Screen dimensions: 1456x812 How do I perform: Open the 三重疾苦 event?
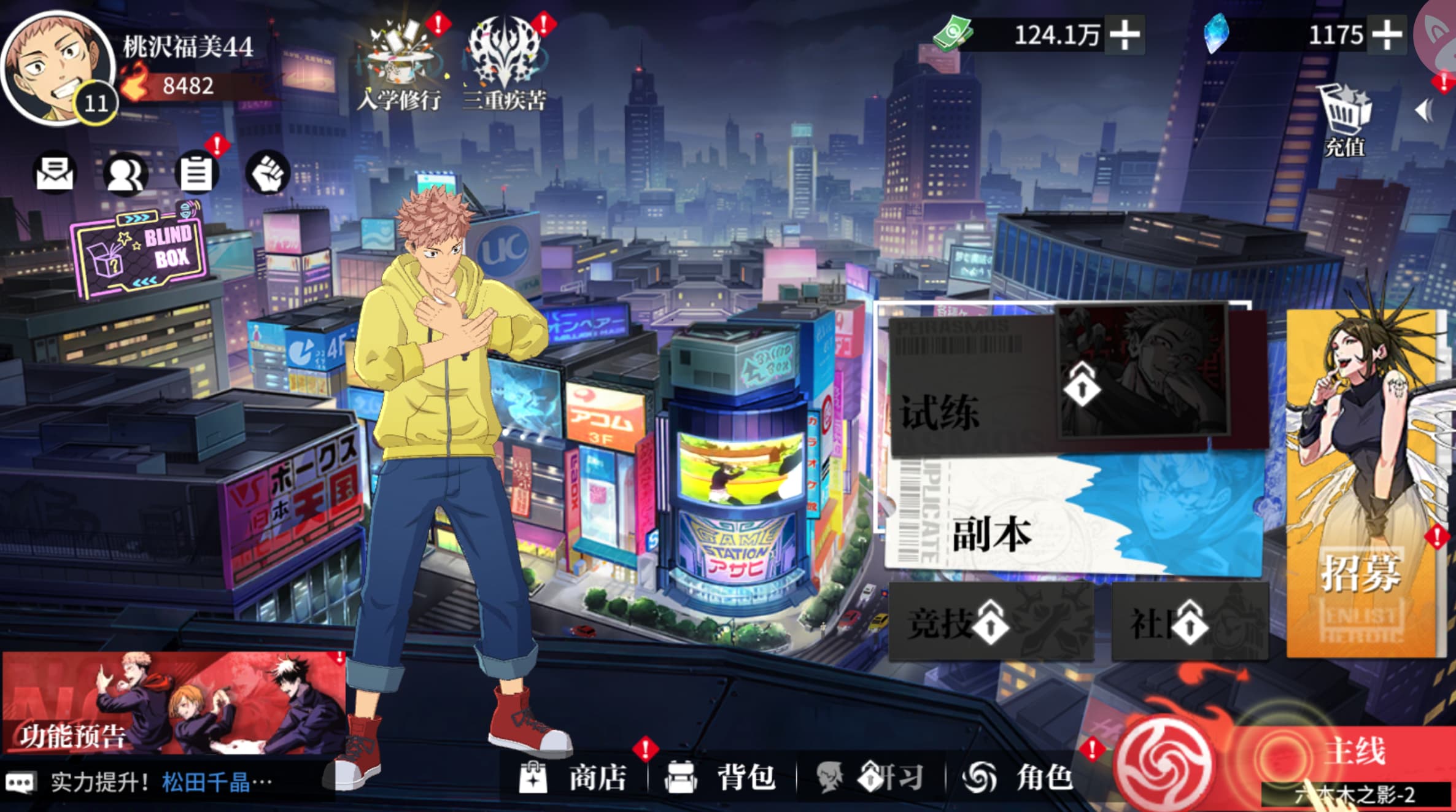pos(505,64)
